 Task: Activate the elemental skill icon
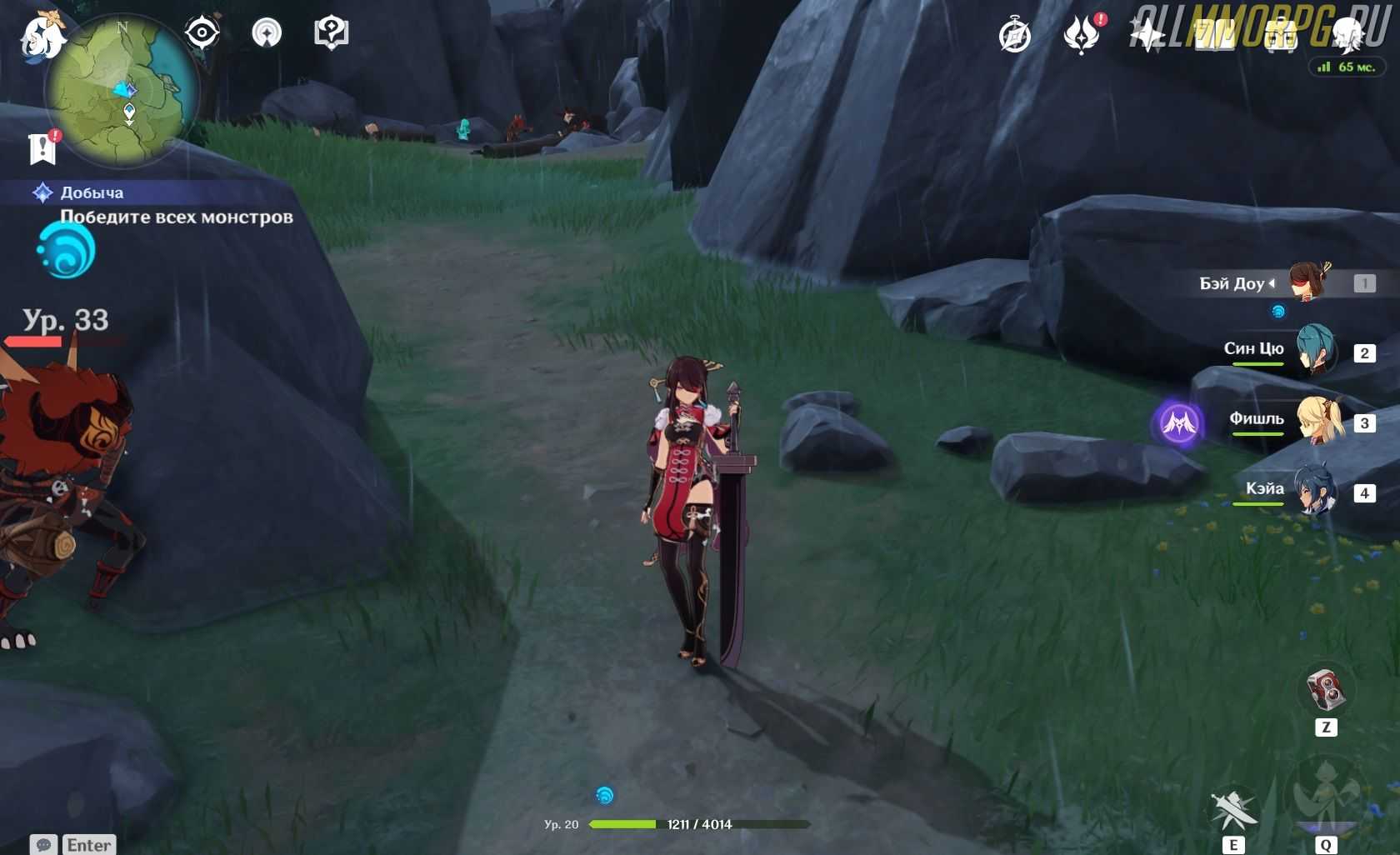1232,808
